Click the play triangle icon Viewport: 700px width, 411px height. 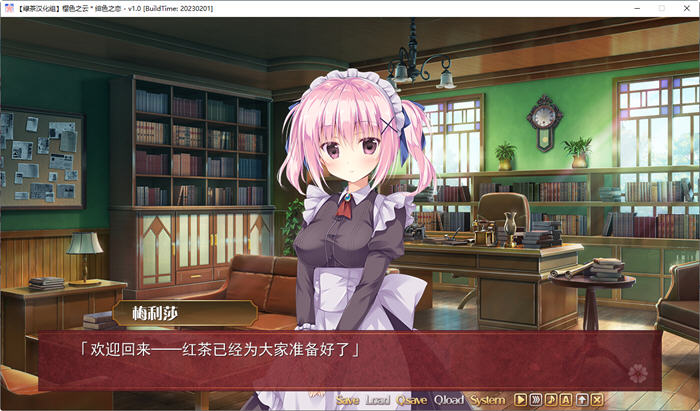point(521,400)
